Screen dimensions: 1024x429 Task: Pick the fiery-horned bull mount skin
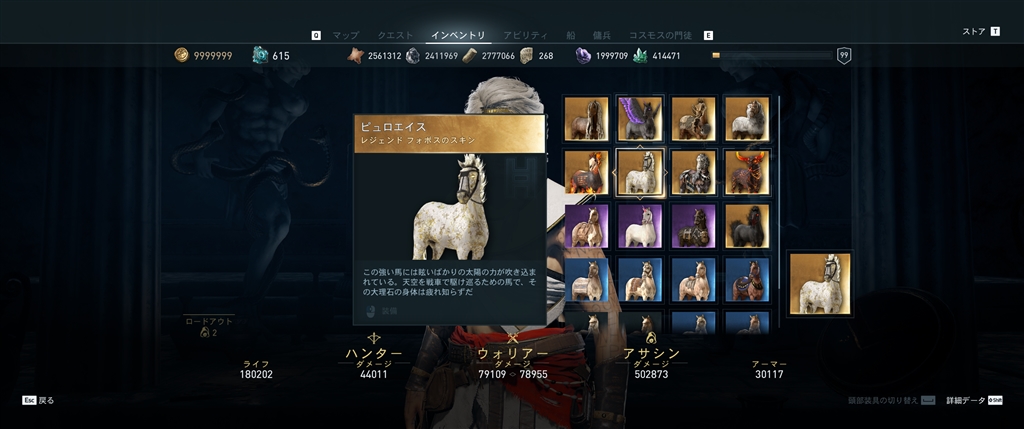tap(747, 172)
